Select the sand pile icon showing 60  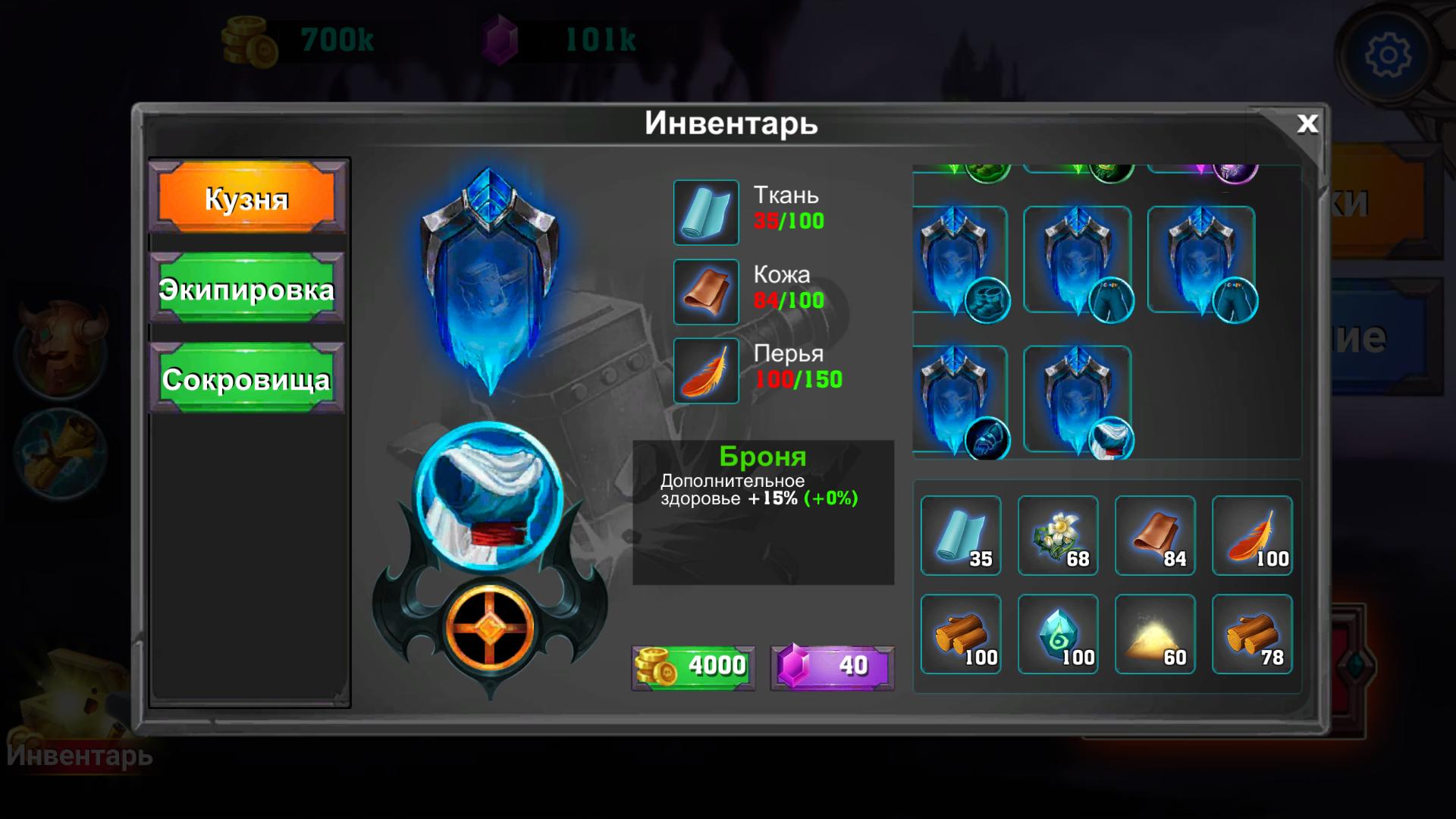(1155, 635)
